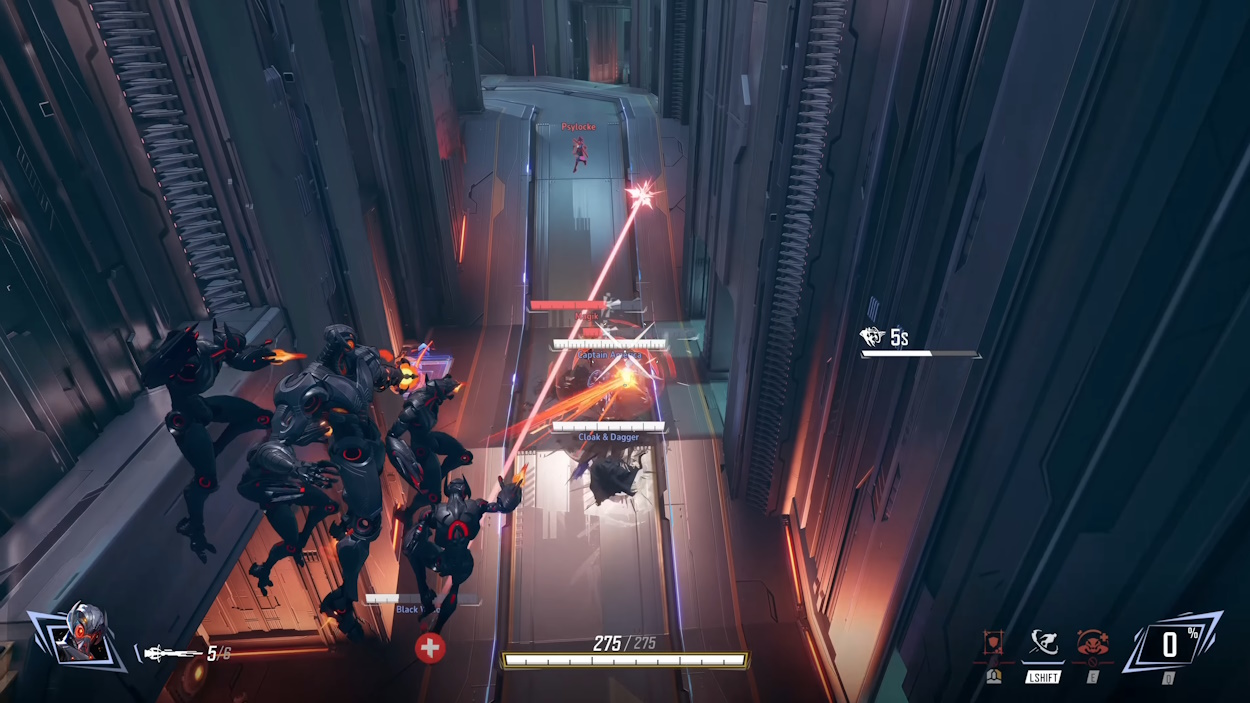Click the red plus healing marker
Viewport: 1250px width, 703px height.
(430, 648)
